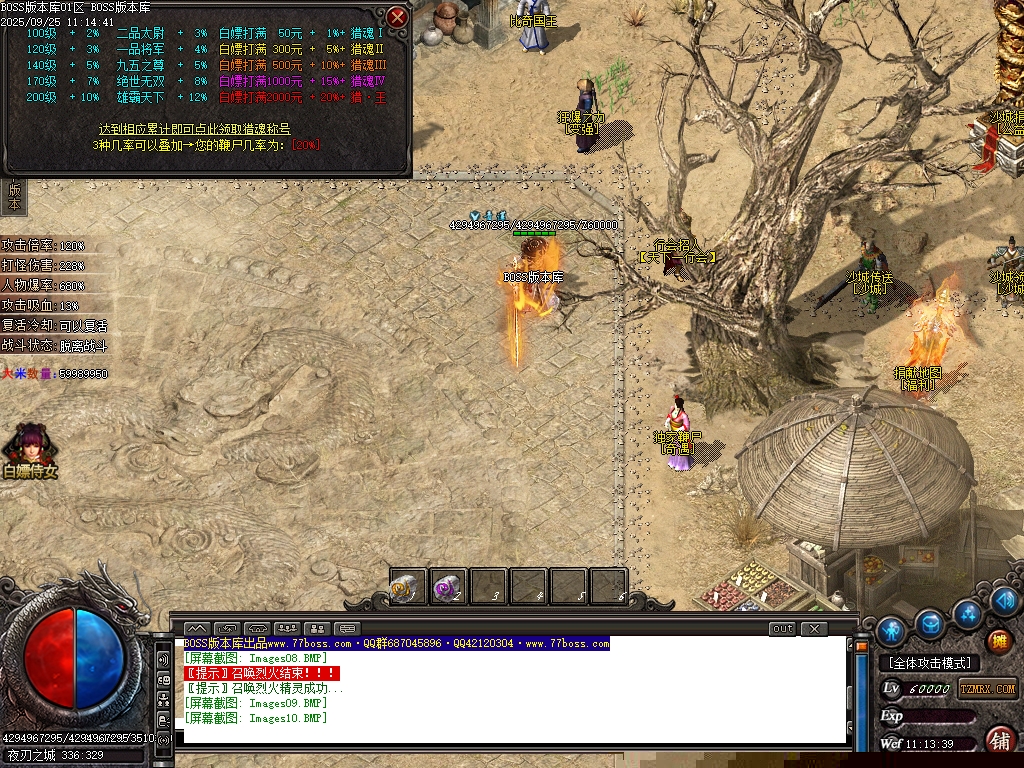Click the TZMRX.COM button
This screenshot has height=768, width=1024.
[988, 689]
